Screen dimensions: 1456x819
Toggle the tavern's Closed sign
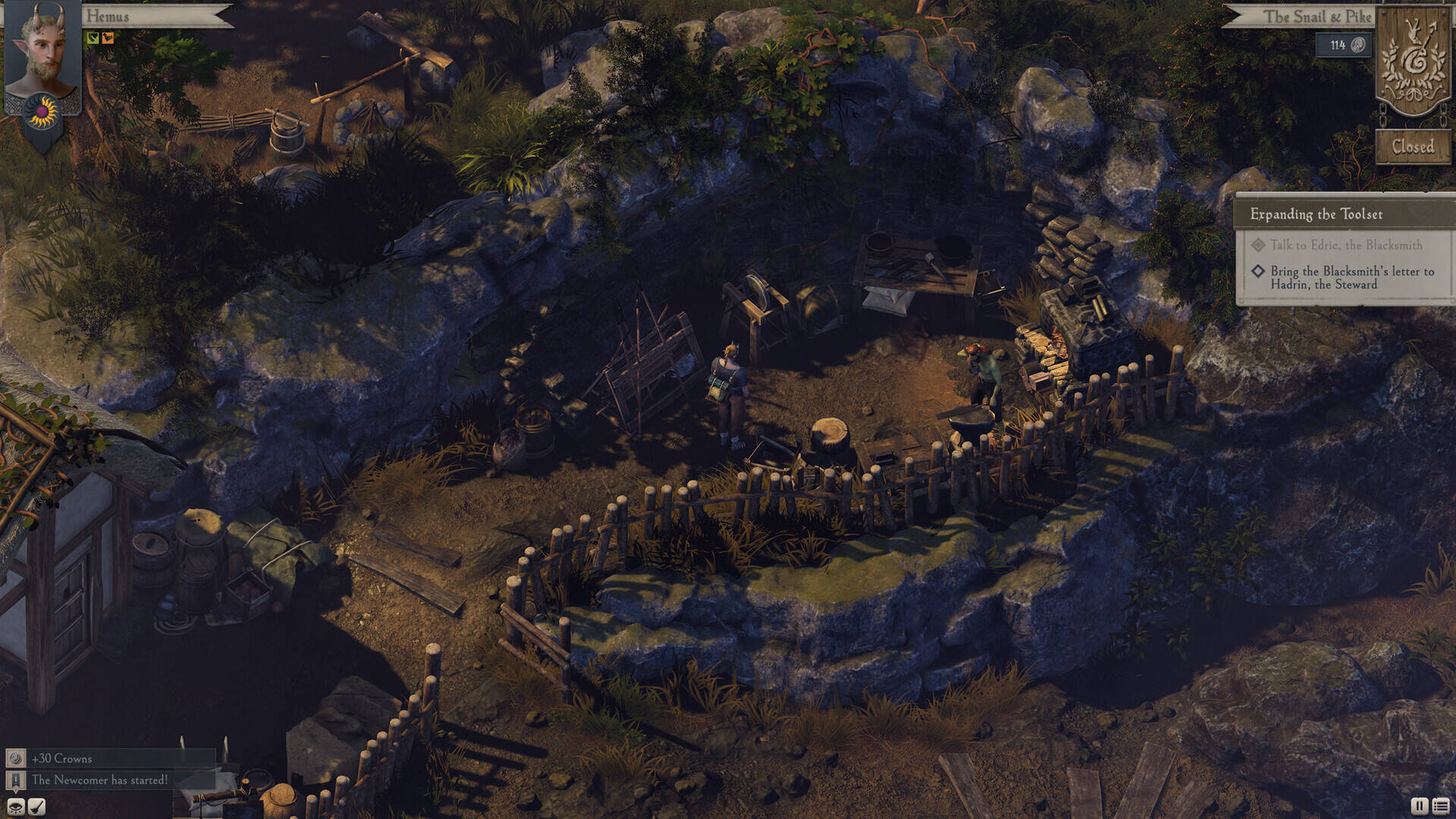pyautogui.click(x=1412, y=146)
